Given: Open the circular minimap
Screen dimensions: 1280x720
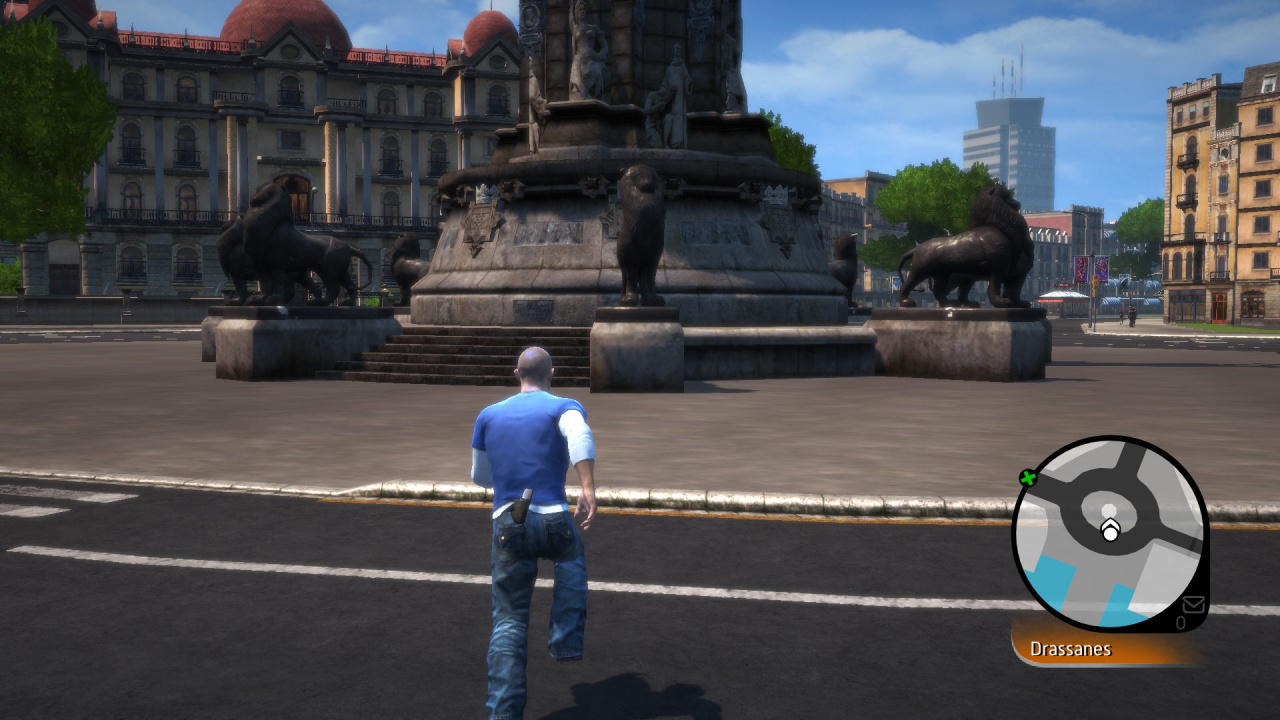Looking at the screenshot, I should pos(1108,533).
